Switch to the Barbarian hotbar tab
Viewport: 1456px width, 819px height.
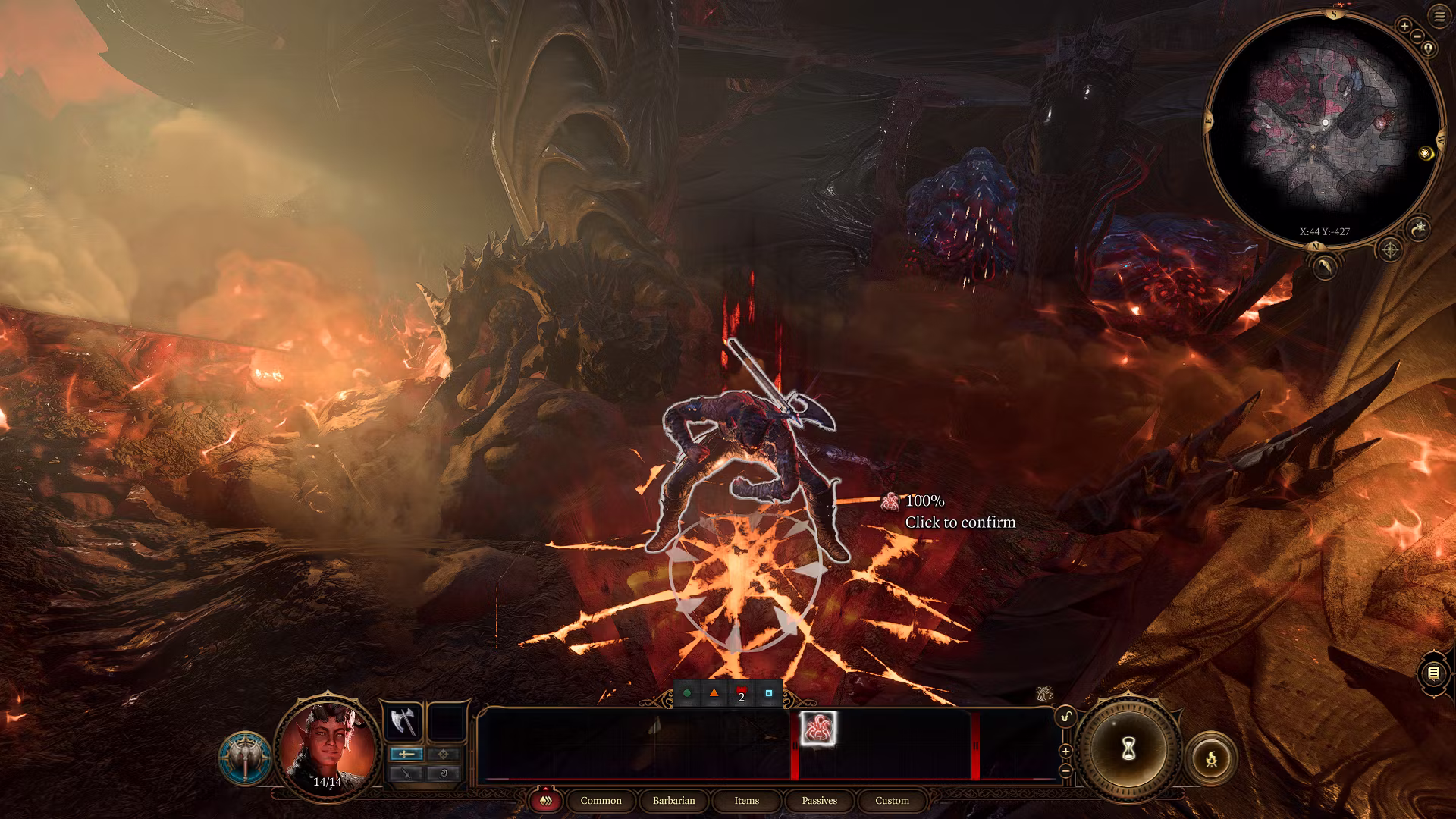click(673, 801)
